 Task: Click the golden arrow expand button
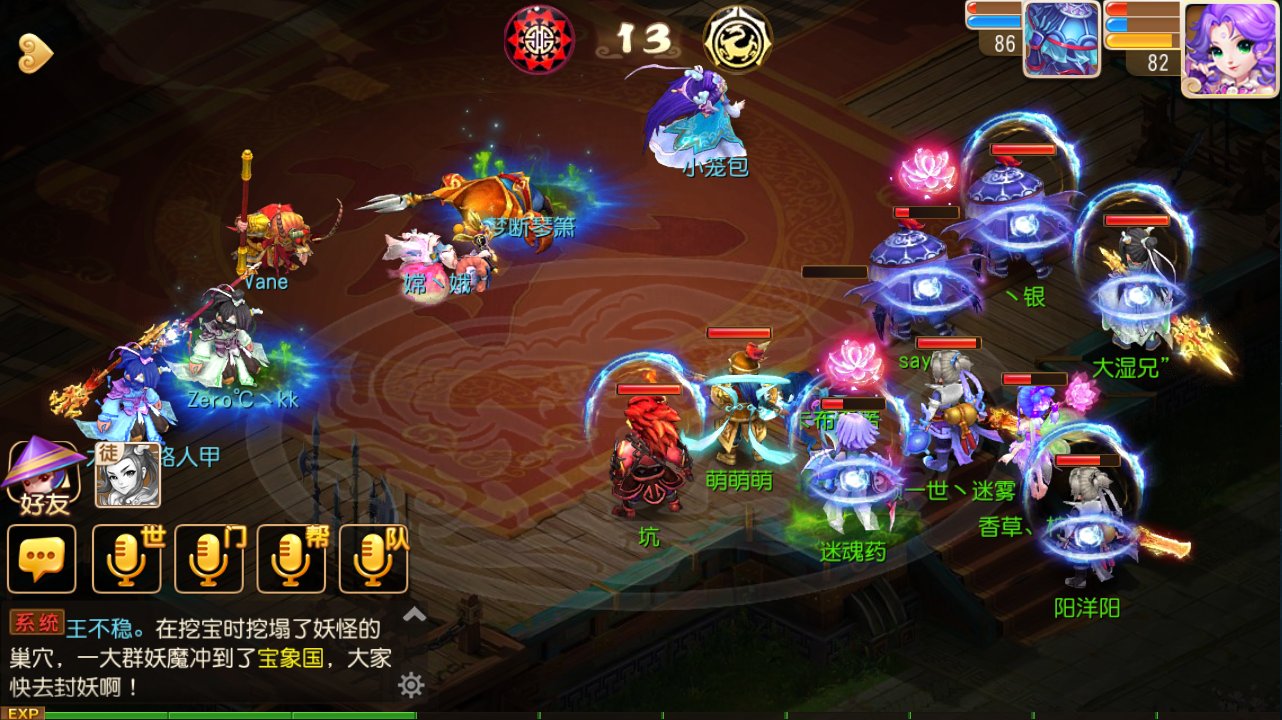click(x=35, y=54)
